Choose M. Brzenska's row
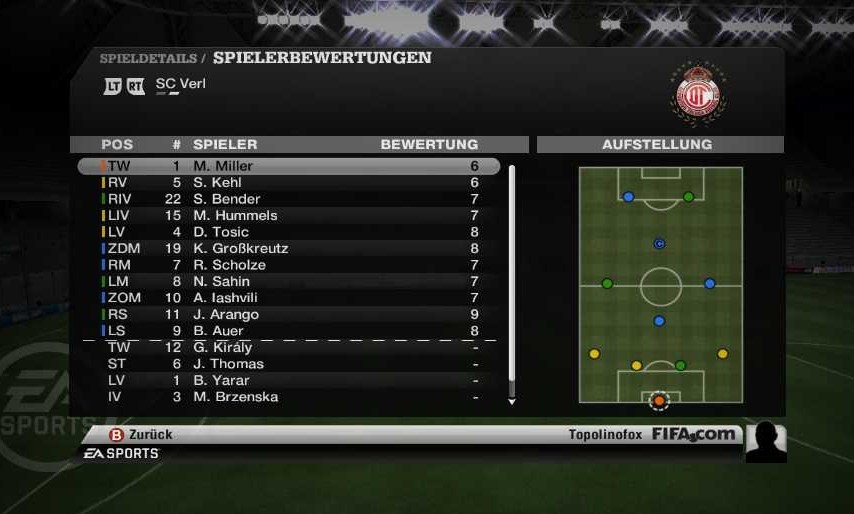This screenshot has width=854, height=514. tap(288, 397)
